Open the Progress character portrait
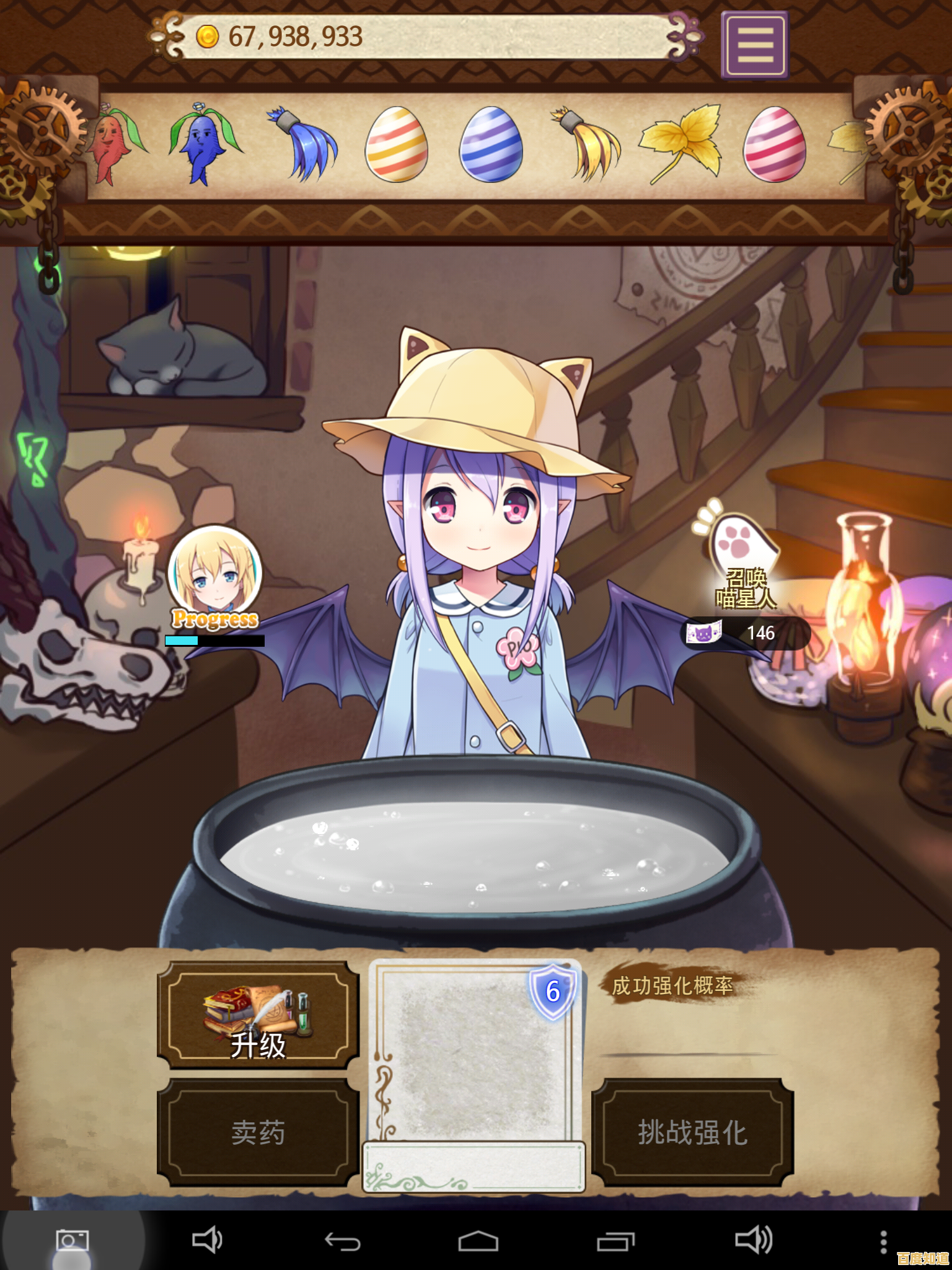The image size is (952, 1270). pos(214,577)
